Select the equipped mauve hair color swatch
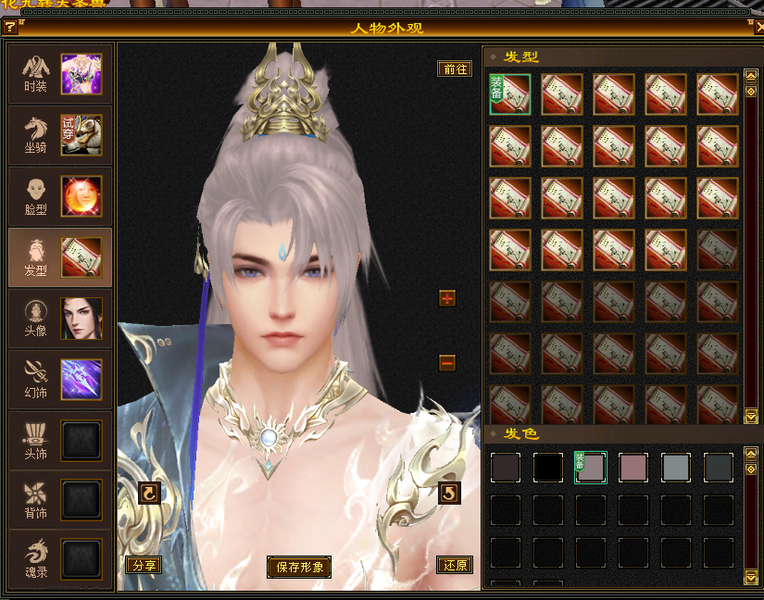Screen dimensions: 764x600 point(591,468)
